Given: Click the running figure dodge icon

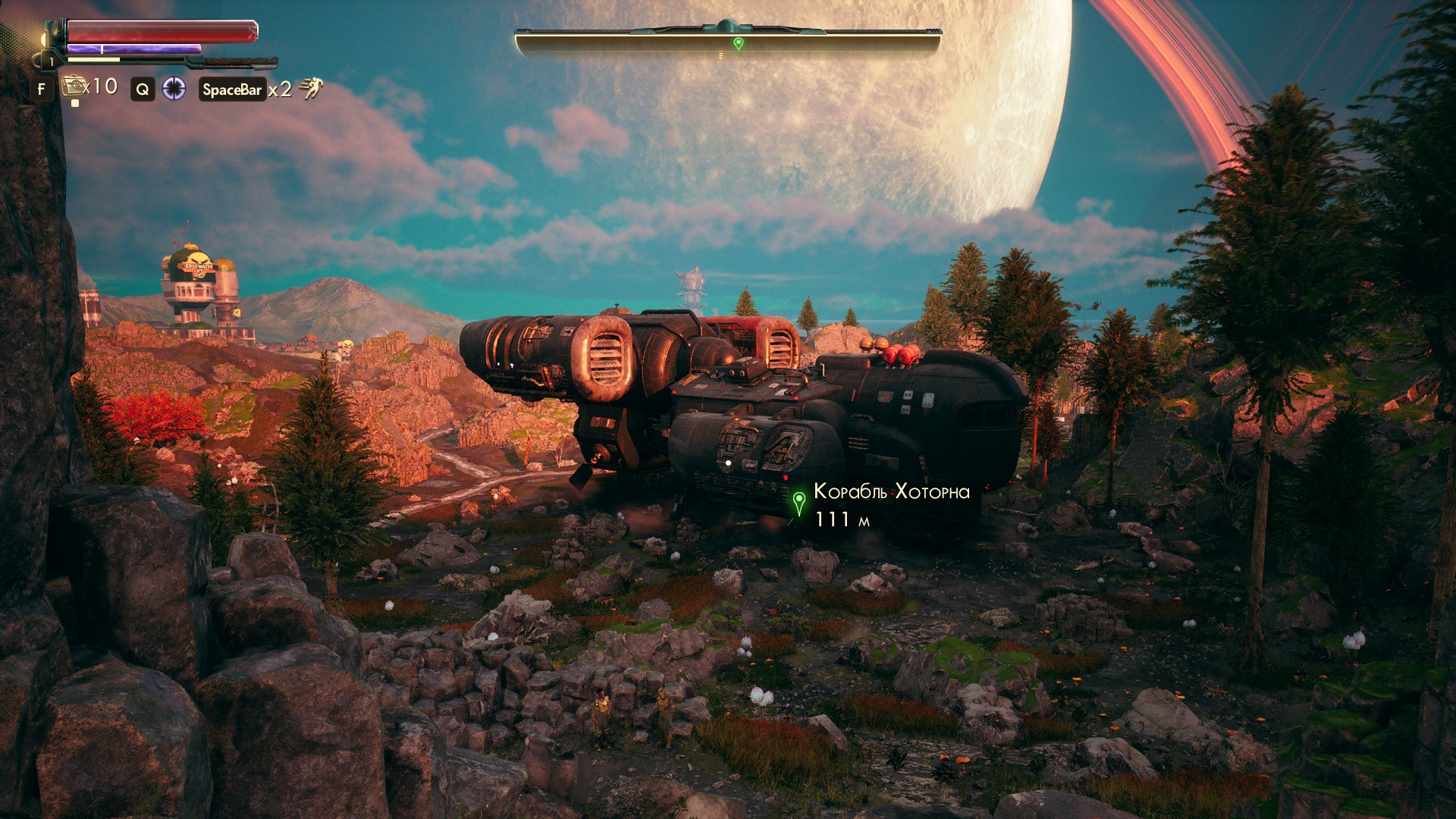Looking at the screenshot, I should pyautogui.click(x=310, y=89).
